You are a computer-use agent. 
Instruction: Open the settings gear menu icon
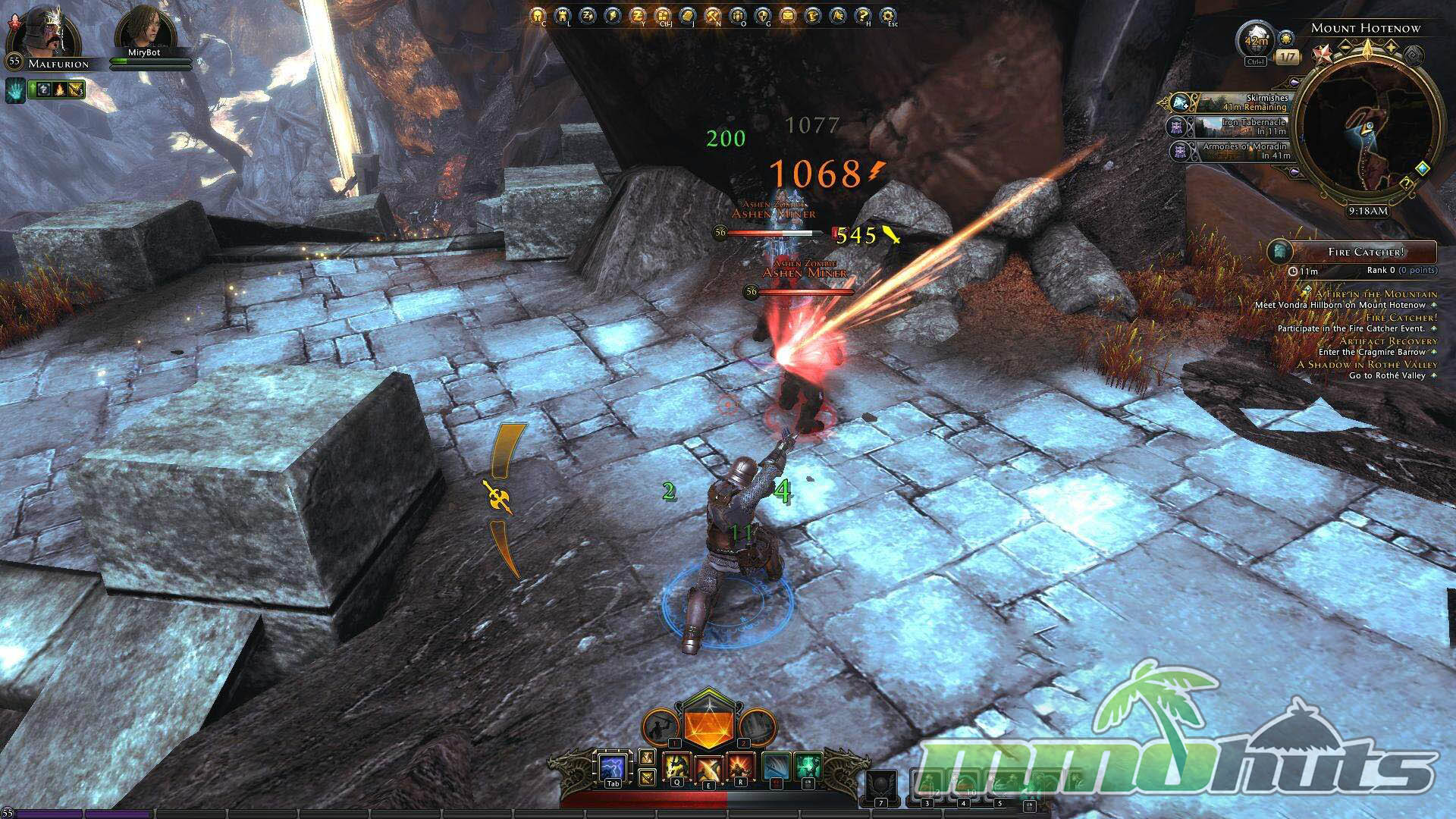click(x=888, y=15)
